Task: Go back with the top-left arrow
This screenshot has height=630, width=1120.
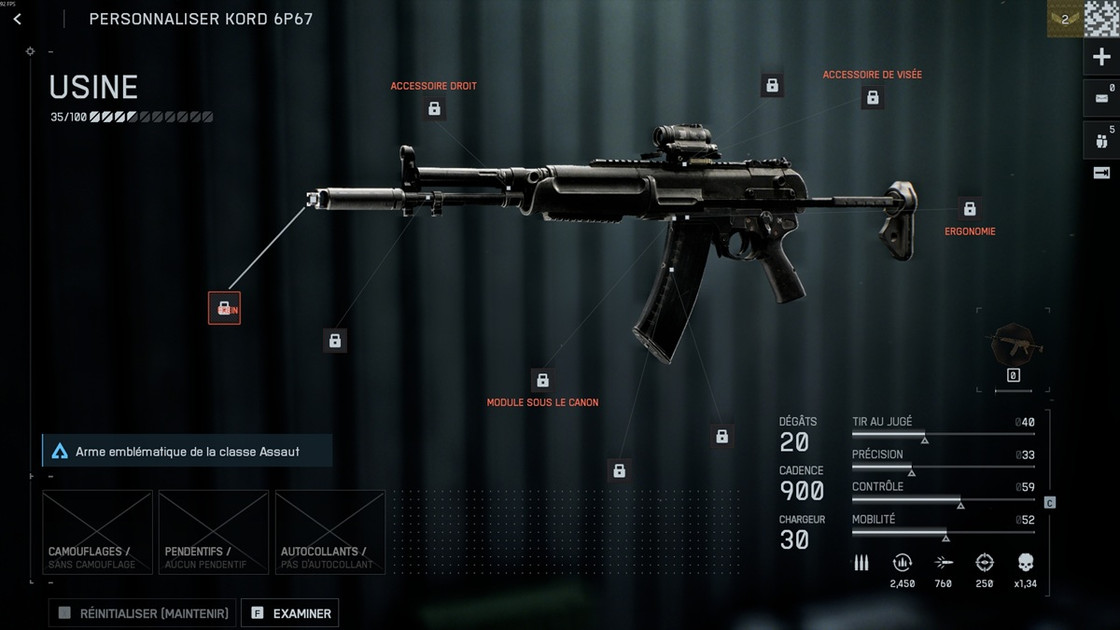Action: 17,19
